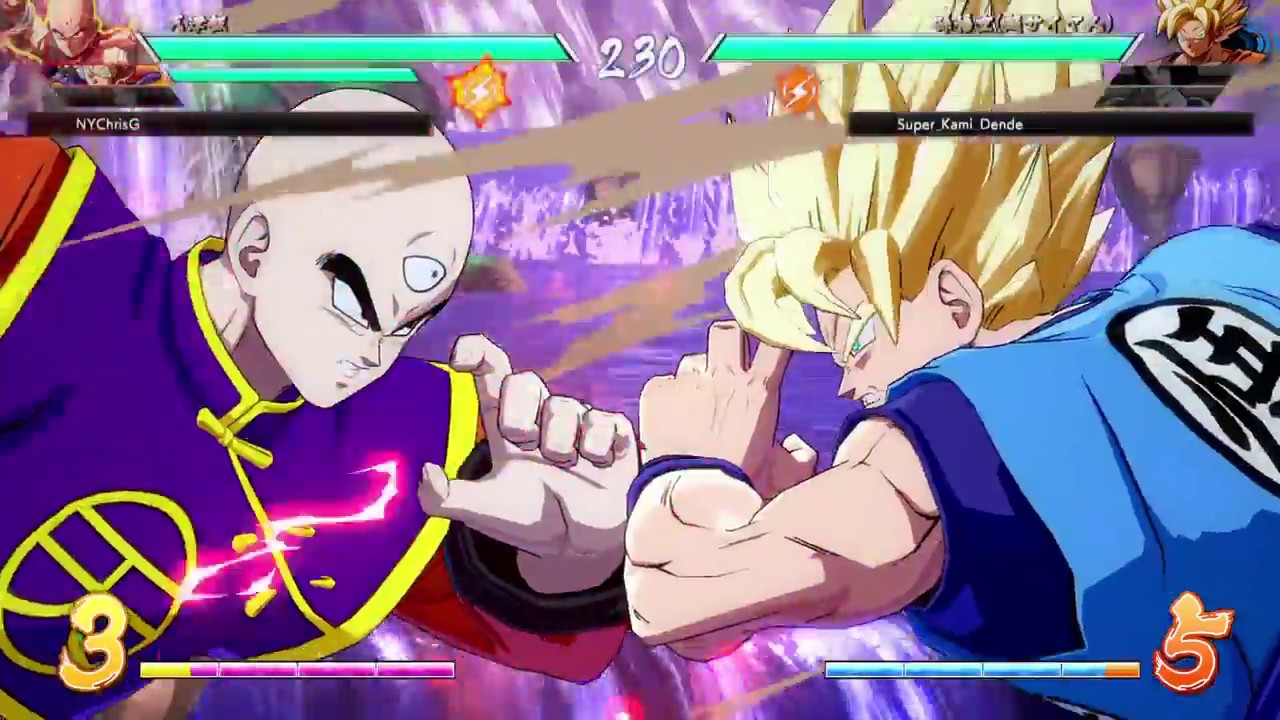Click Player 2's green health bar

(920, 45)
